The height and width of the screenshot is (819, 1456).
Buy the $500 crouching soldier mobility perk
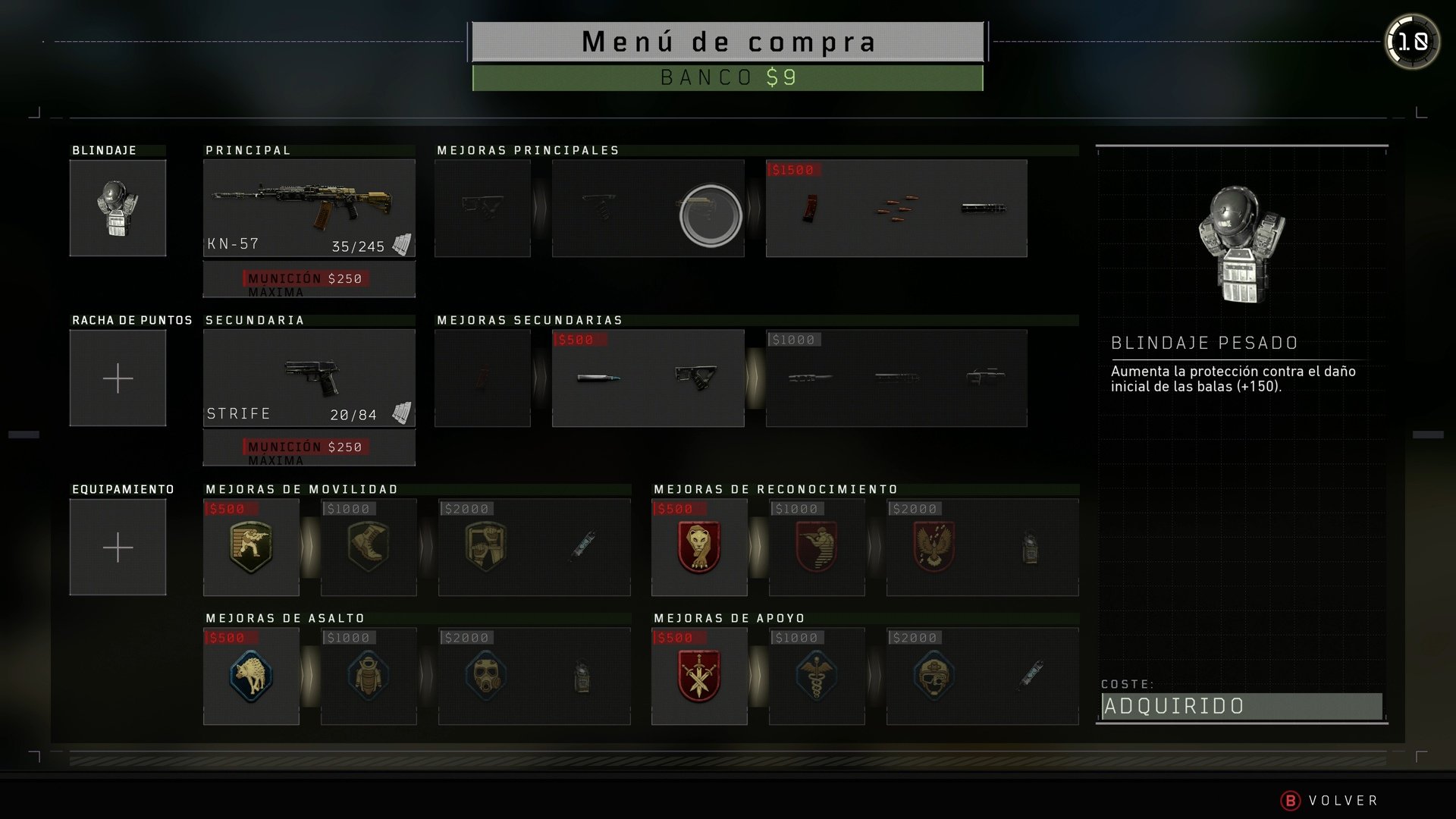coord(251,548)
